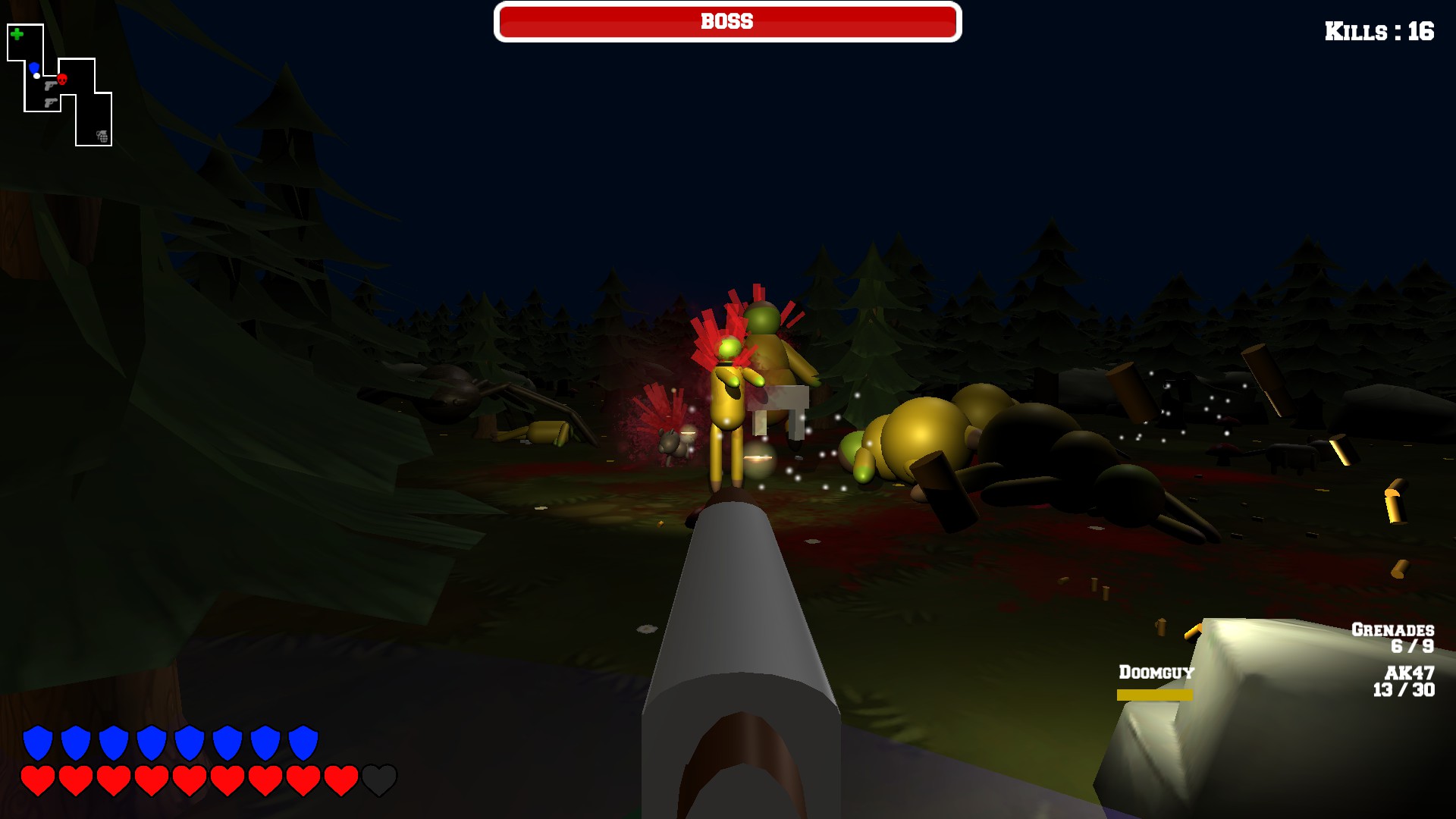Click the white player dot on the minimap

36,76
